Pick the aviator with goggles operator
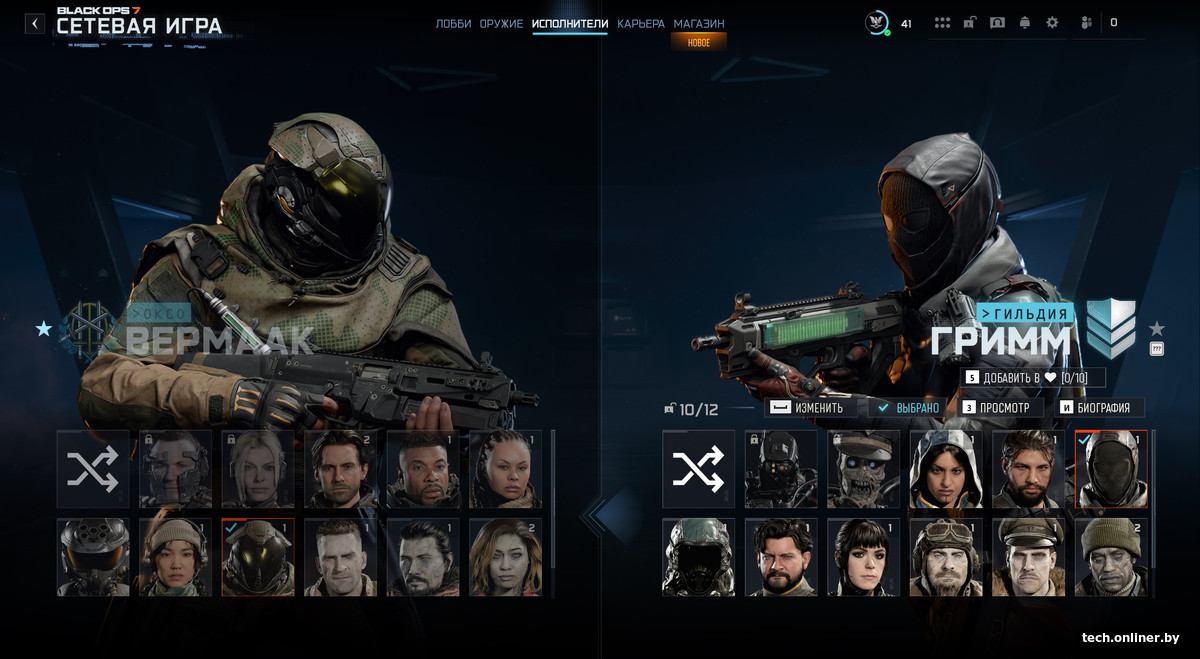The height and width of the screenshot is (659, 1200). tap(946, 556)
